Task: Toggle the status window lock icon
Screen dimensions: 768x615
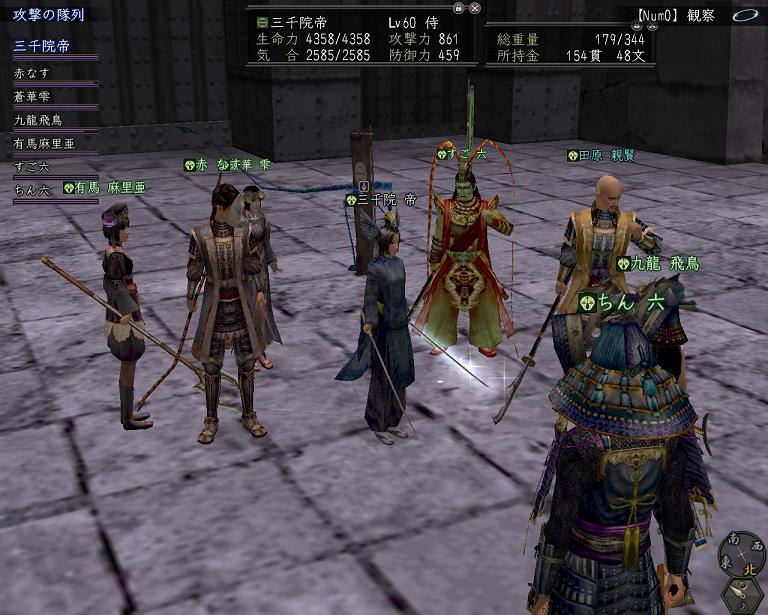Action: point(458,7)
